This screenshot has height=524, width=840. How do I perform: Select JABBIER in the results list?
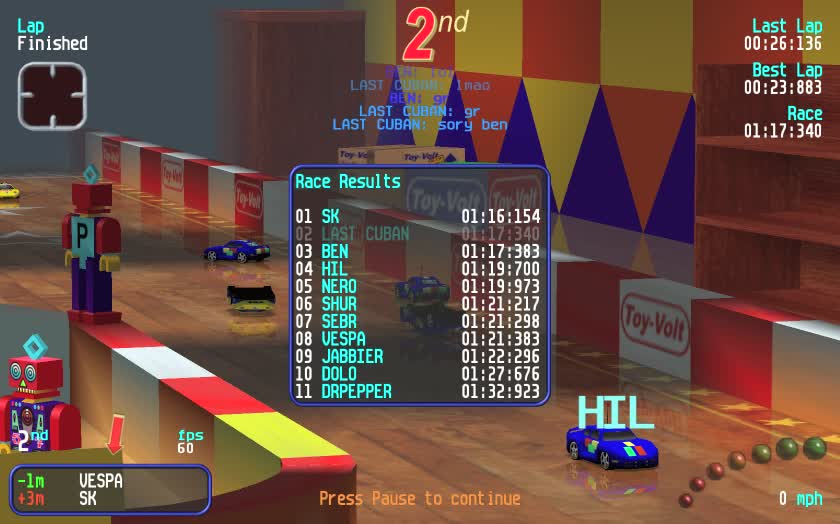(418, 356)
